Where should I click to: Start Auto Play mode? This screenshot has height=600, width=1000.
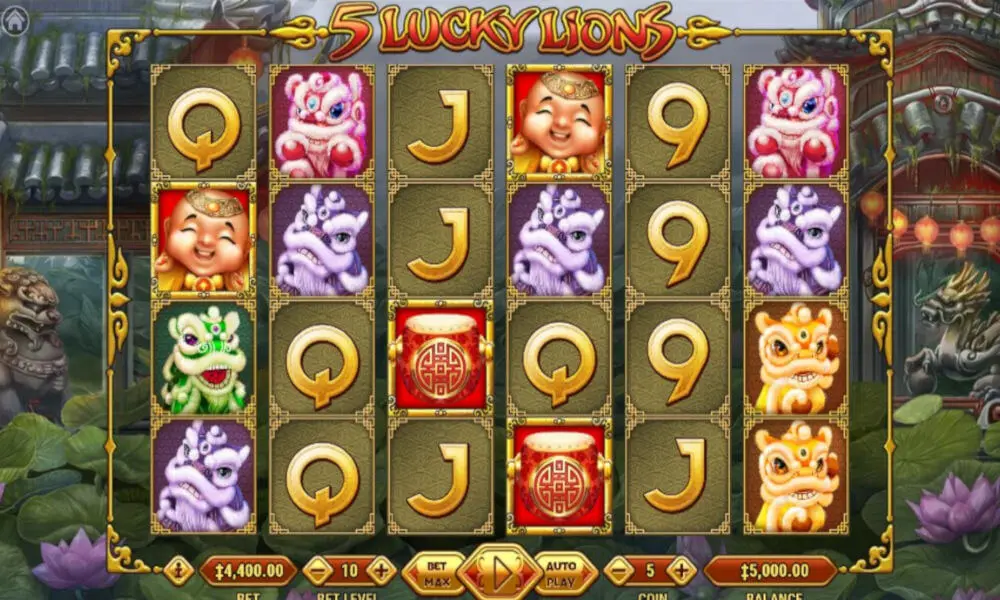564,573
